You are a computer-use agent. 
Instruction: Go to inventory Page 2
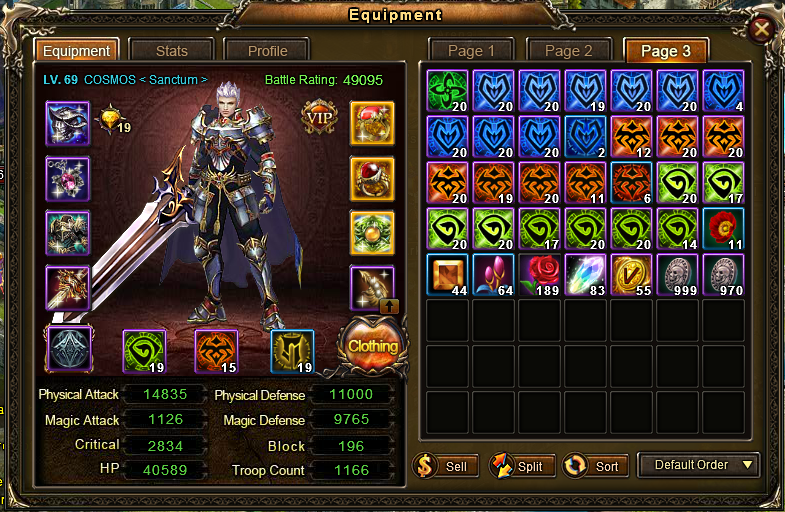pos(568,51)
